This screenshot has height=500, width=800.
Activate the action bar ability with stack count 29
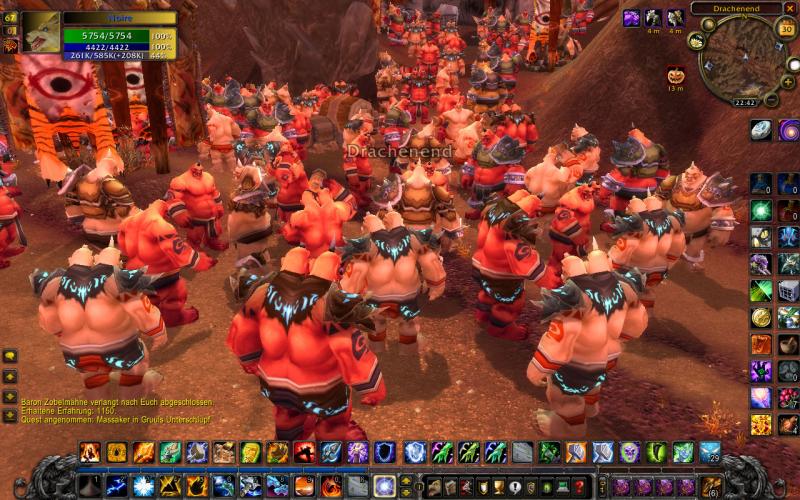pyautogui.click(x=709, y=452)
